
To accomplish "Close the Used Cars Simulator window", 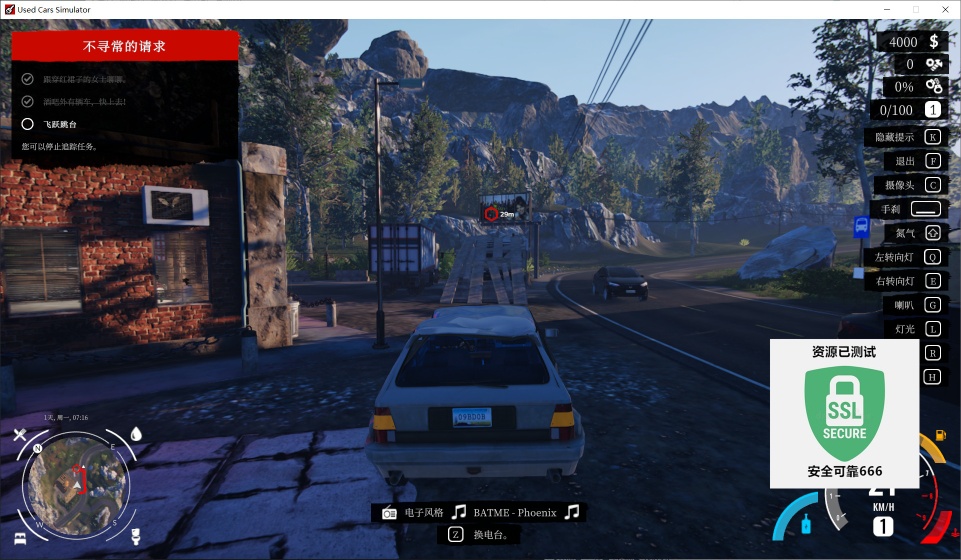I will [x=943, y=9].
